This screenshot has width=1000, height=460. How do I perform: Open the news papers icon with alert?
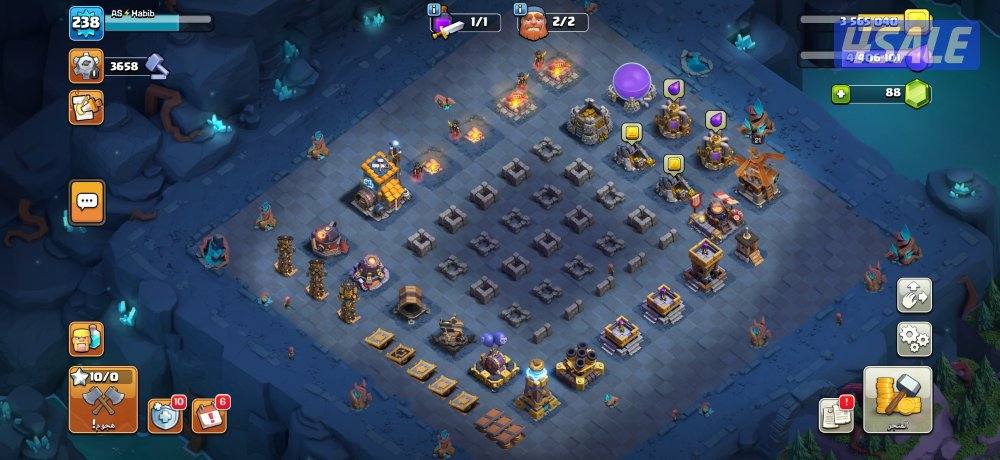click(835, 414)
